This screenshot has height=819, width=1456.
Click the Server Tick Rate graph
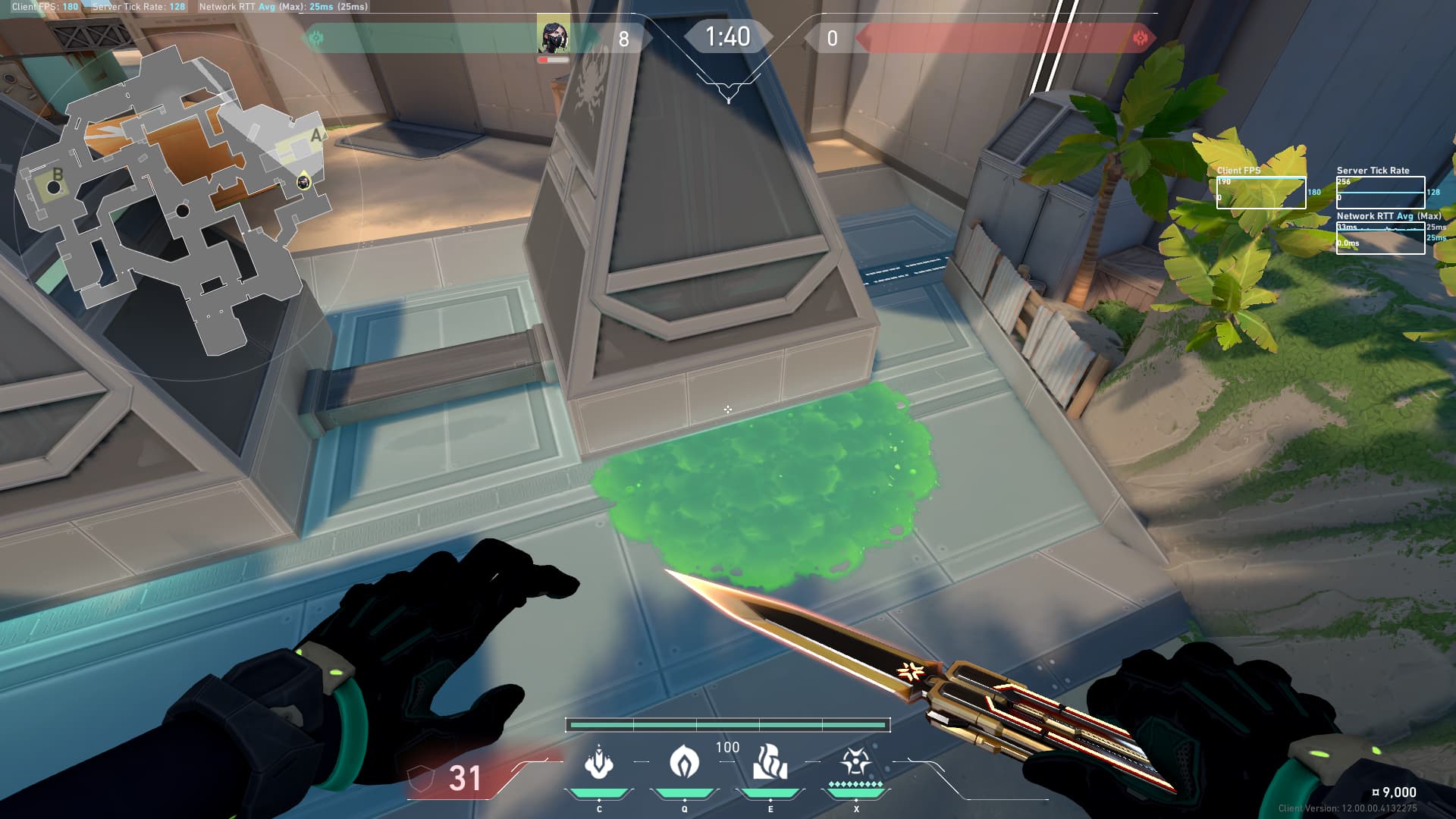pos(1380,193)
